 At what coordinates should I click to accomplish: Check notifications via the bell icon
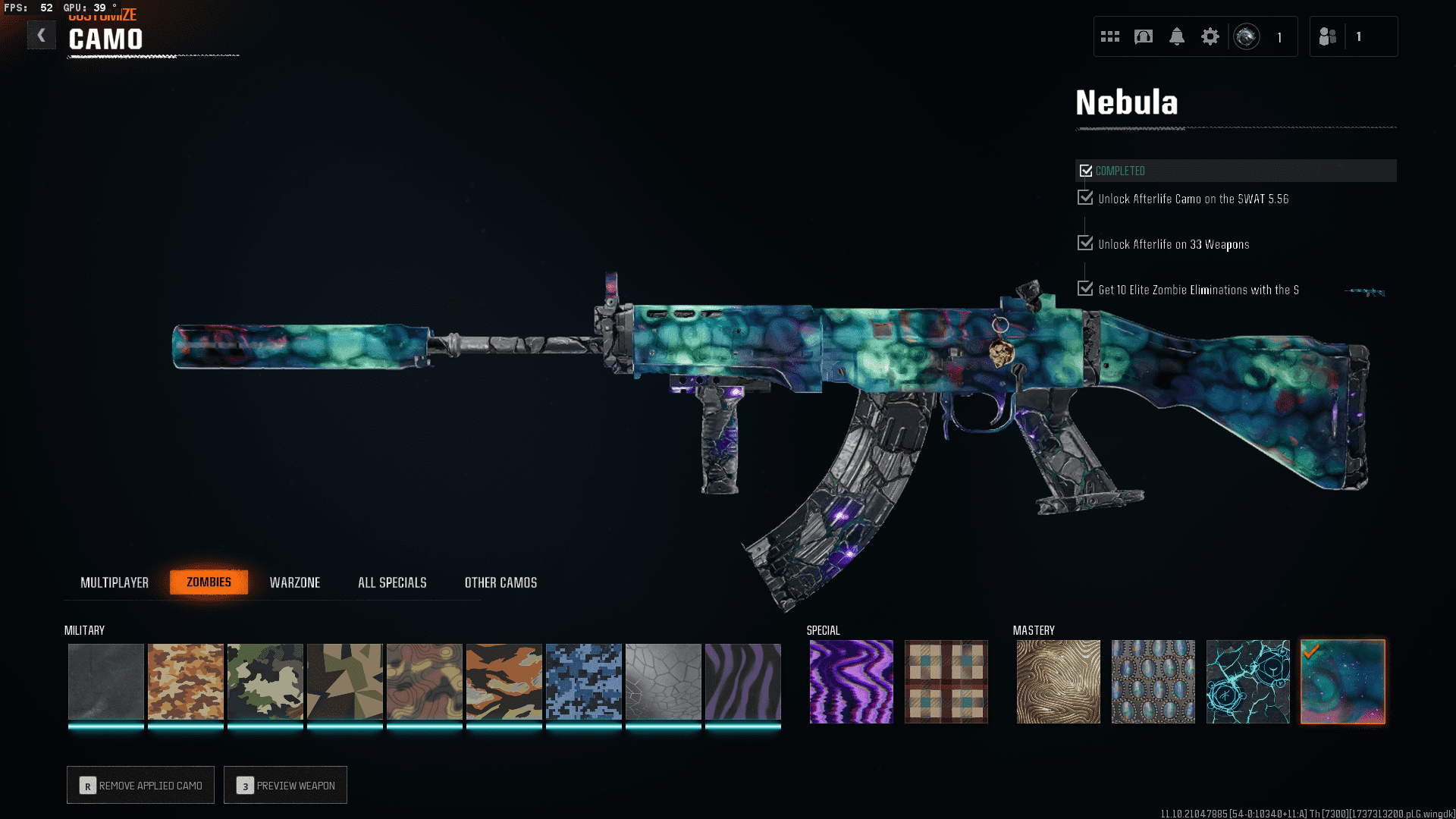(1177, 36)
